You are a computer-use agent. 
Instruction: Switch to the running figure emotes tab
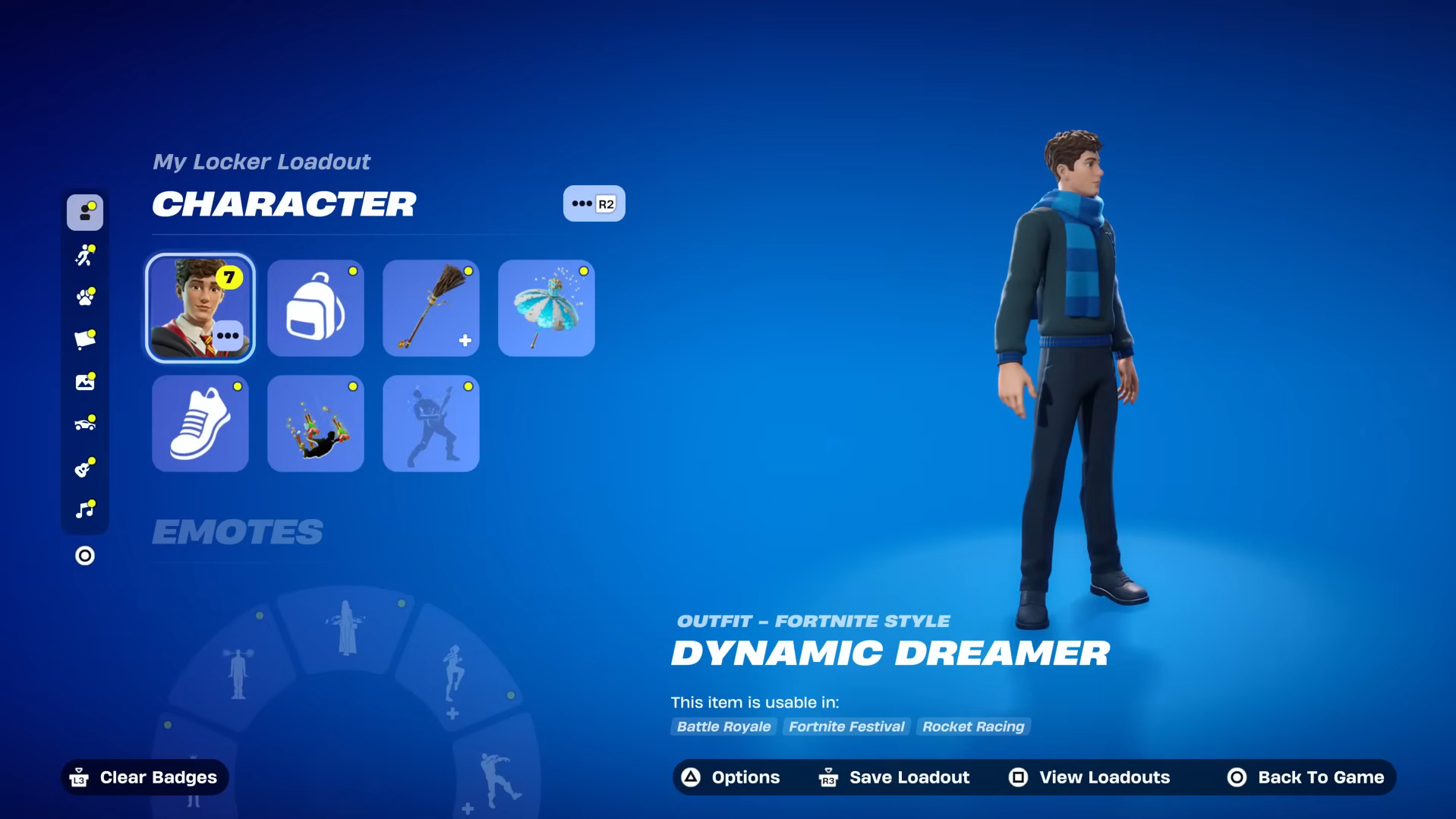point(85,255)
